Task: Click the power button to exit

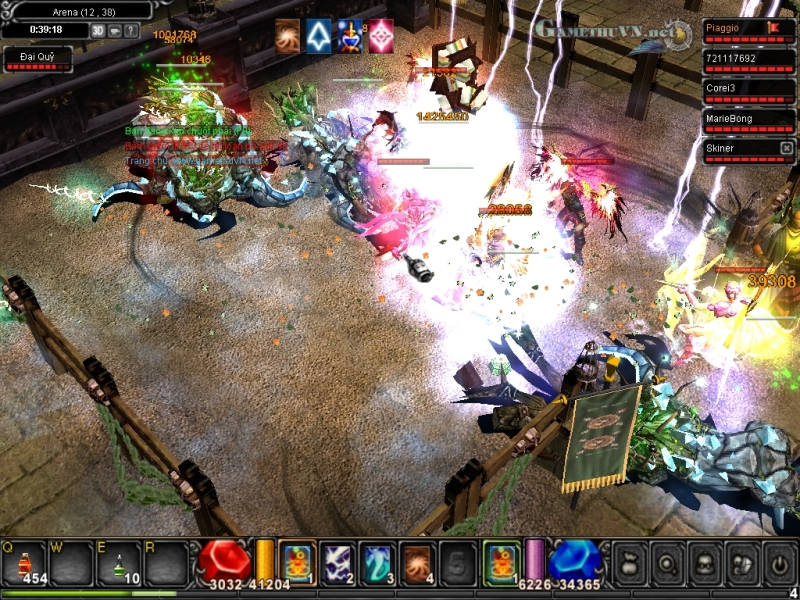Action: pos(780,564)
